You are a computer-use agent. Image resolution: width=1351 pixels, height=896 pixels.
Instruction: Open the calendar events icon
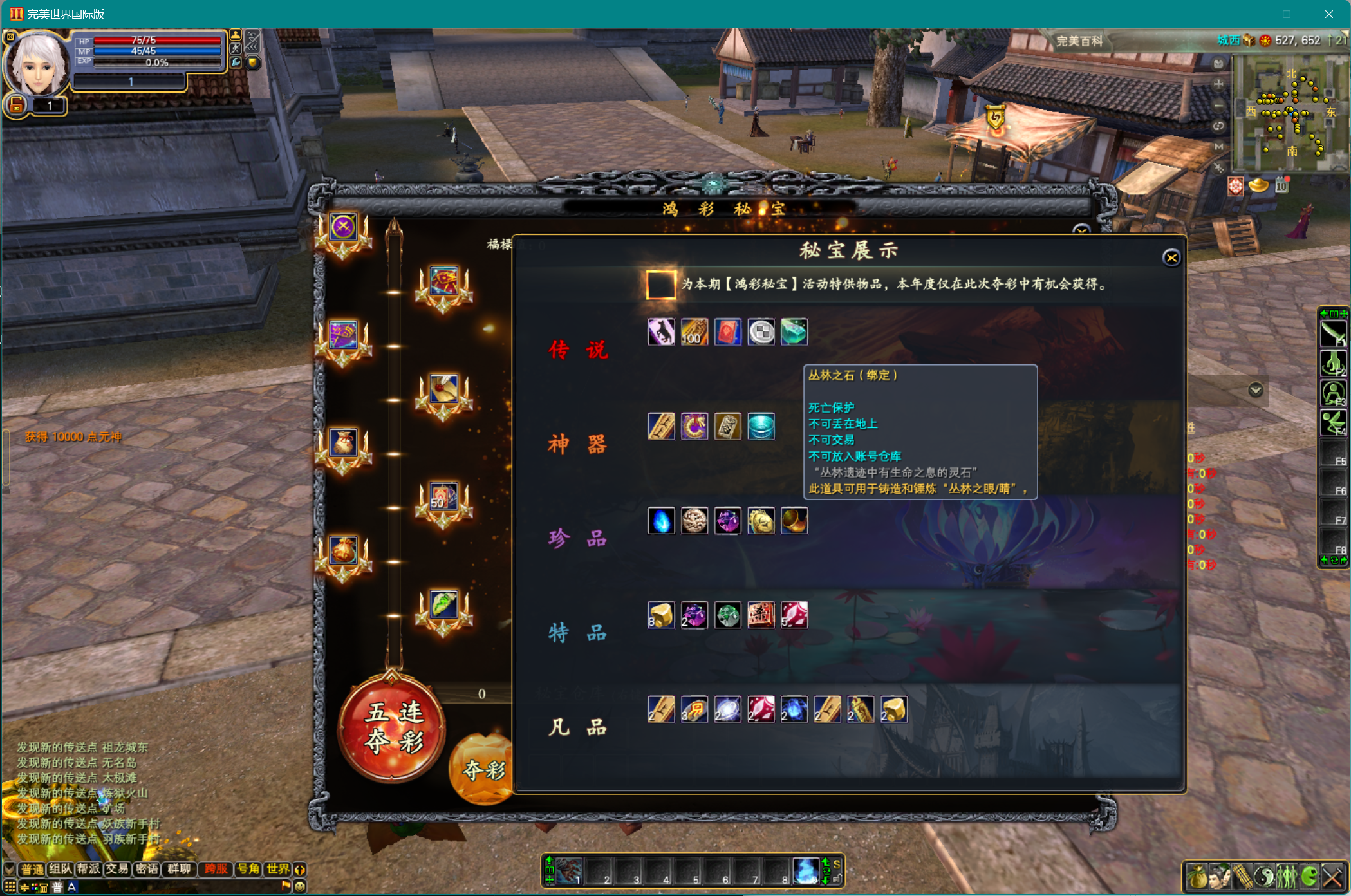(x=1281, y=186)
